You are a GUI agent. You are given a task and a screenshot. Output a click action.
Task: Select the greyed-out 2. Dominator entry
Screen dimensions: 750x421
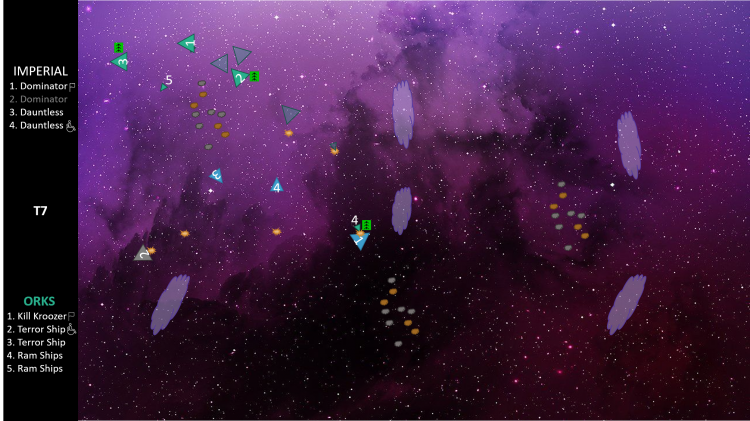pos(38,99)
